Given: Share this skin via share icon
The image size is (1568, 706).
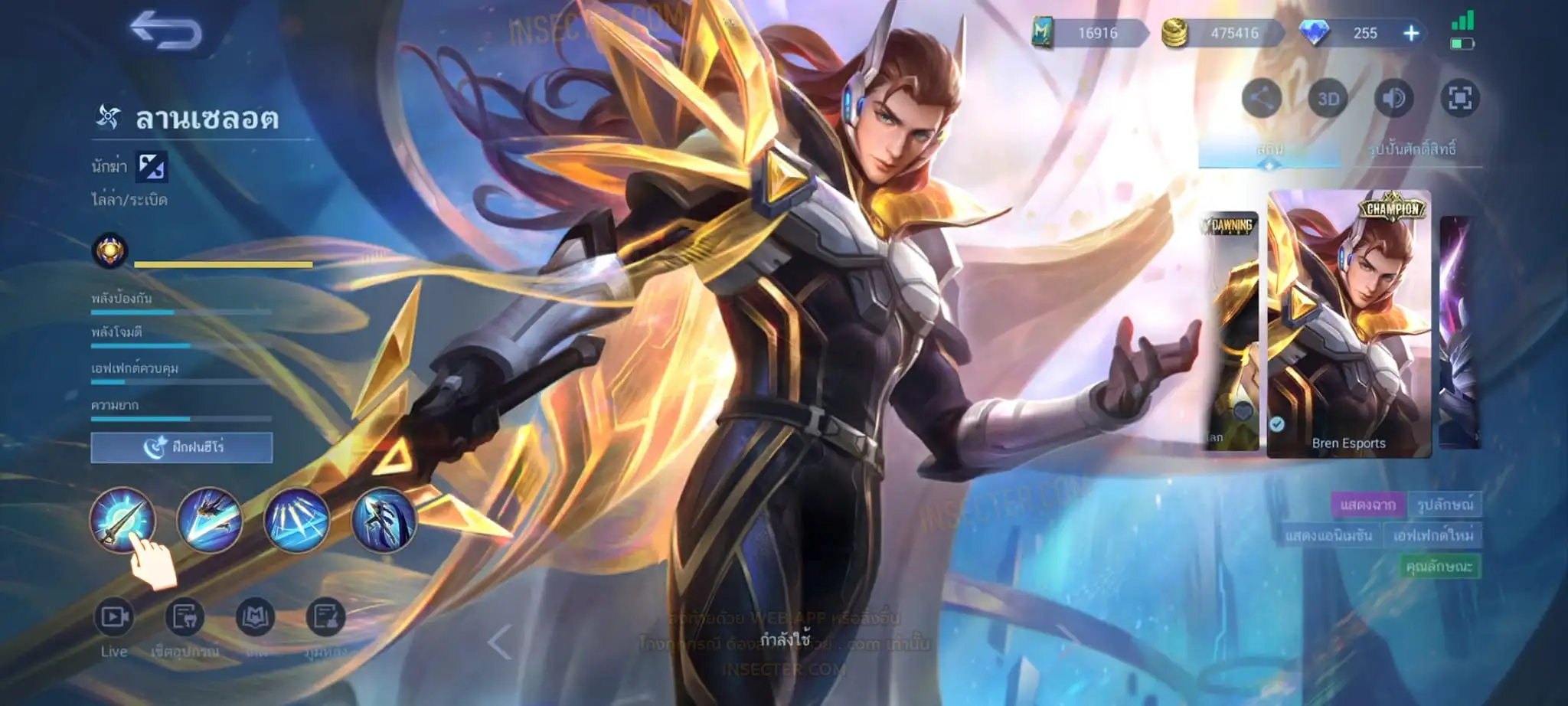Looking at the screenshot, I should click(1261, 98).
